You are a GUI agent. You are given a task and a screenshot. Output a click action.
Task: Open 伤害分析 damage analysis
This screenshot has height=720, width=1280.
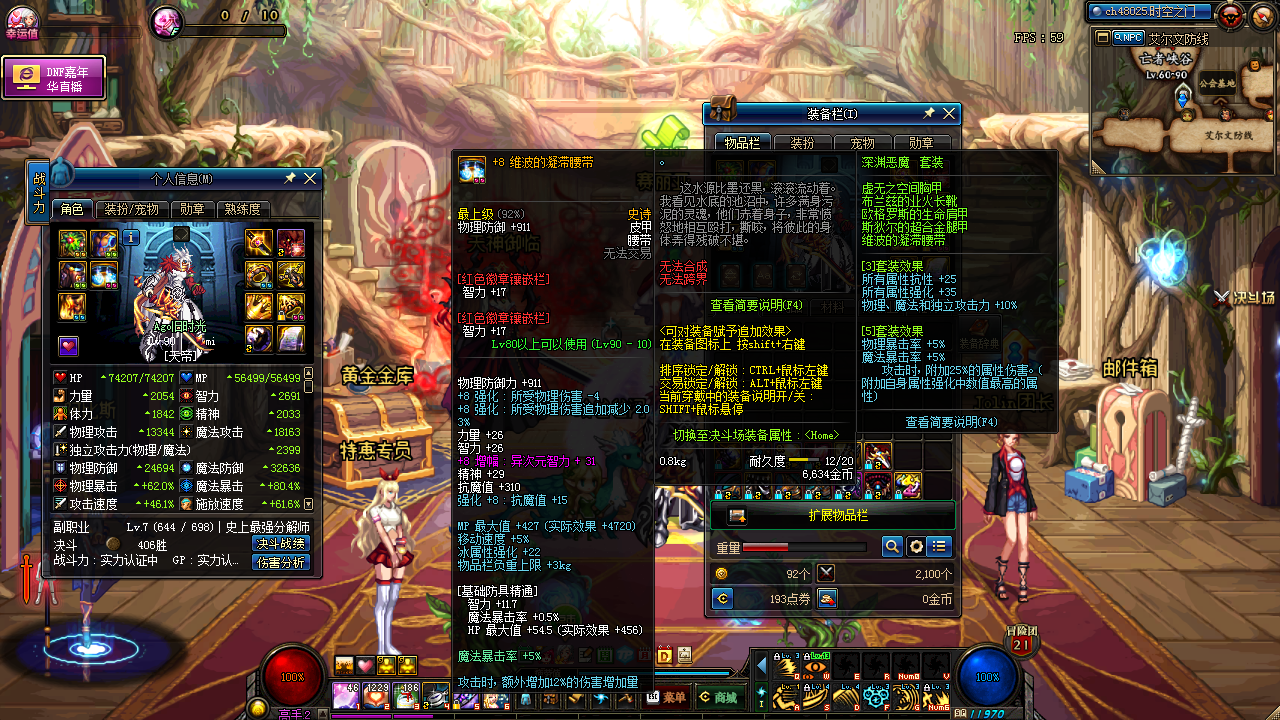tap(280, 562)
